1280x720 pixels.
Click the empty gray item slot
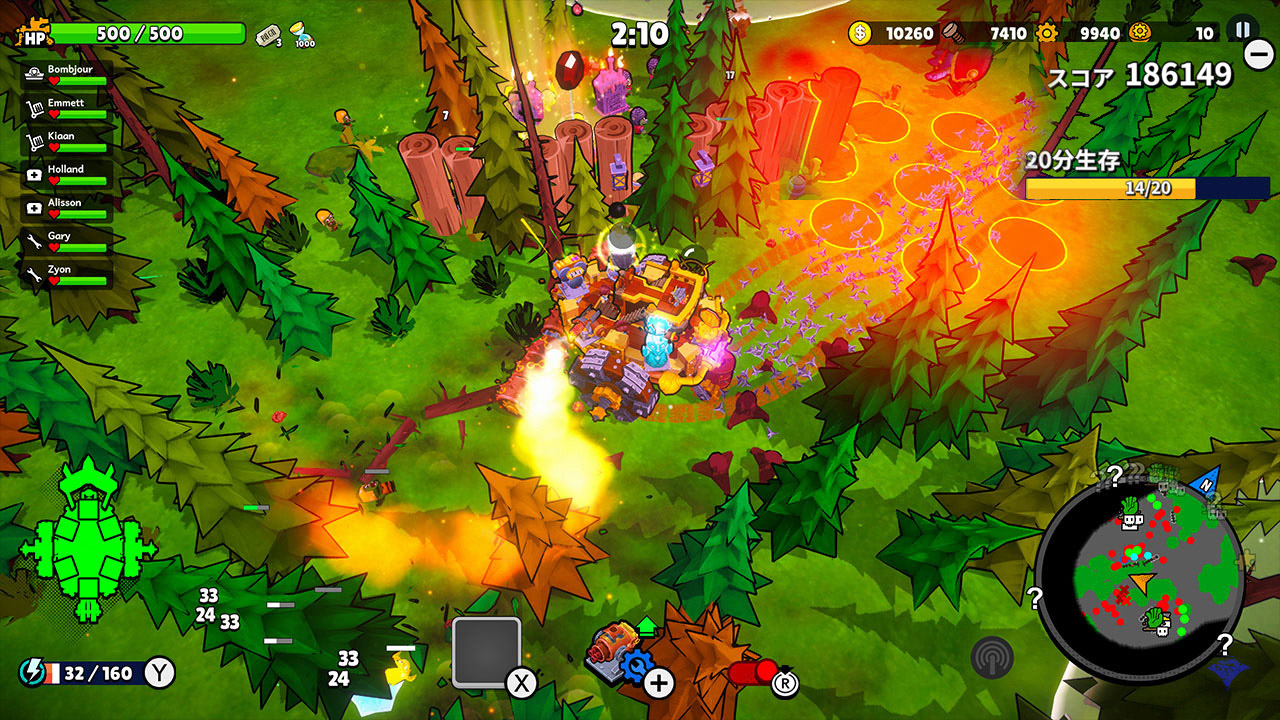tap(487, 652)
